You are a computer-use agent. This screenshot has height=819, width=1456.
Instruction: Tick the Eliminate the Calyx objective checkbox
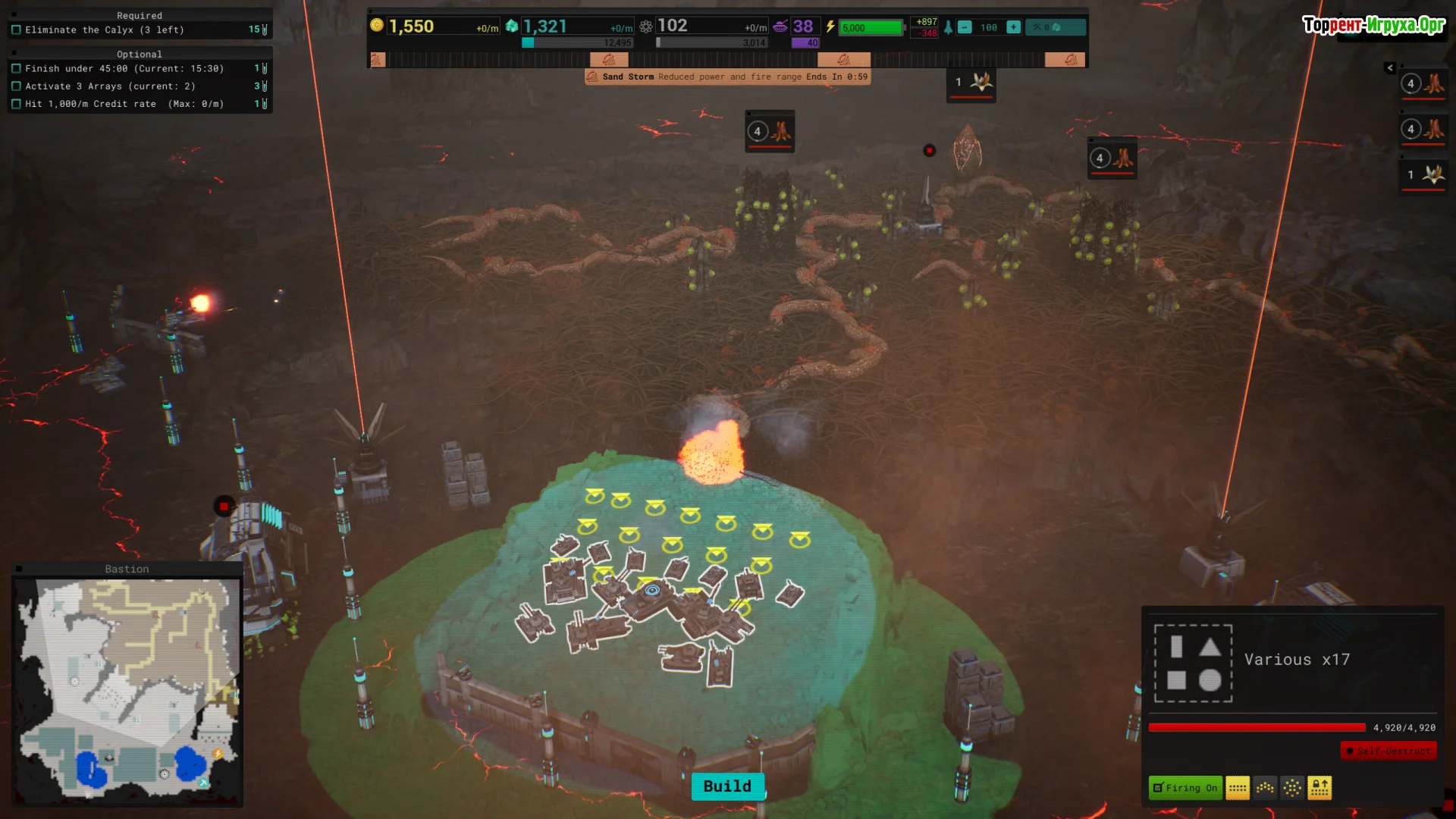17,30
